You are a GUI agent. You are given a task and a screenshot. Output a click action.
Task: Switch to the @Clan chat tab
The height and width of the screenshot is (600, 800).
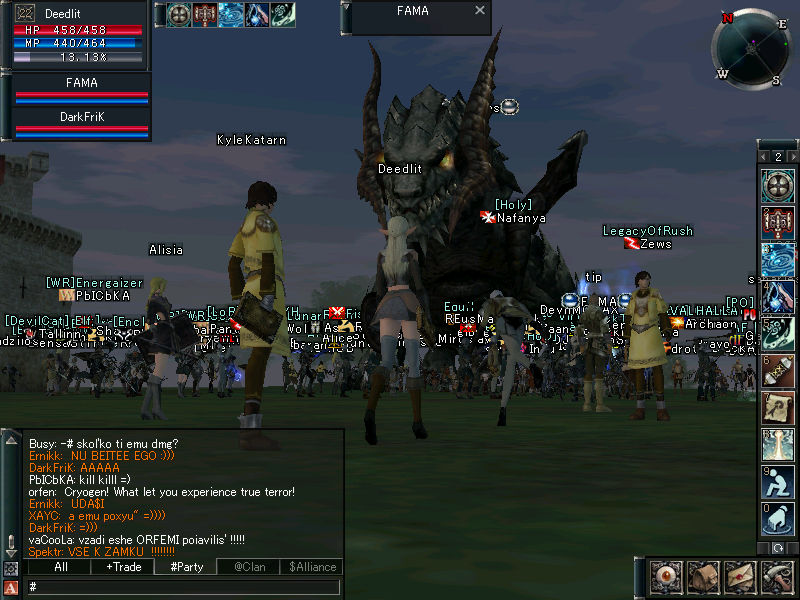[249, 567]
